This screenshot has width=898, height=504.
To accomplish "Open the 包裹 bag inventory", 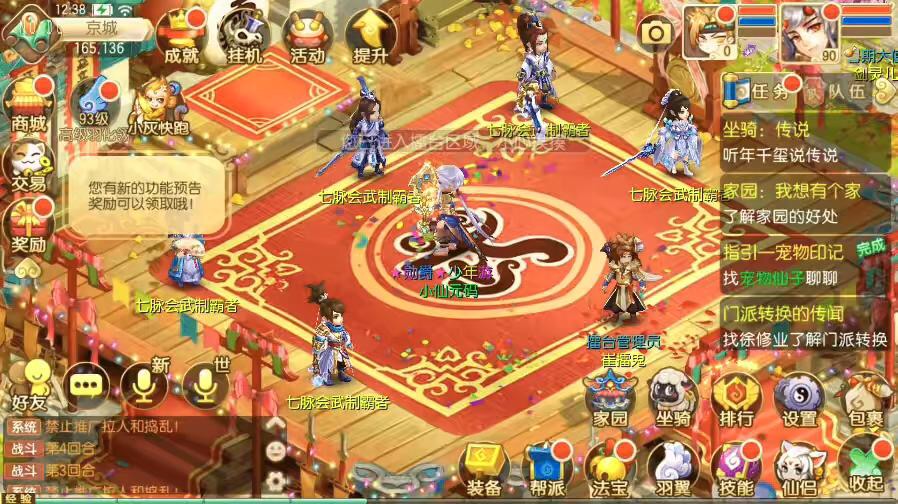I will 866,400.
